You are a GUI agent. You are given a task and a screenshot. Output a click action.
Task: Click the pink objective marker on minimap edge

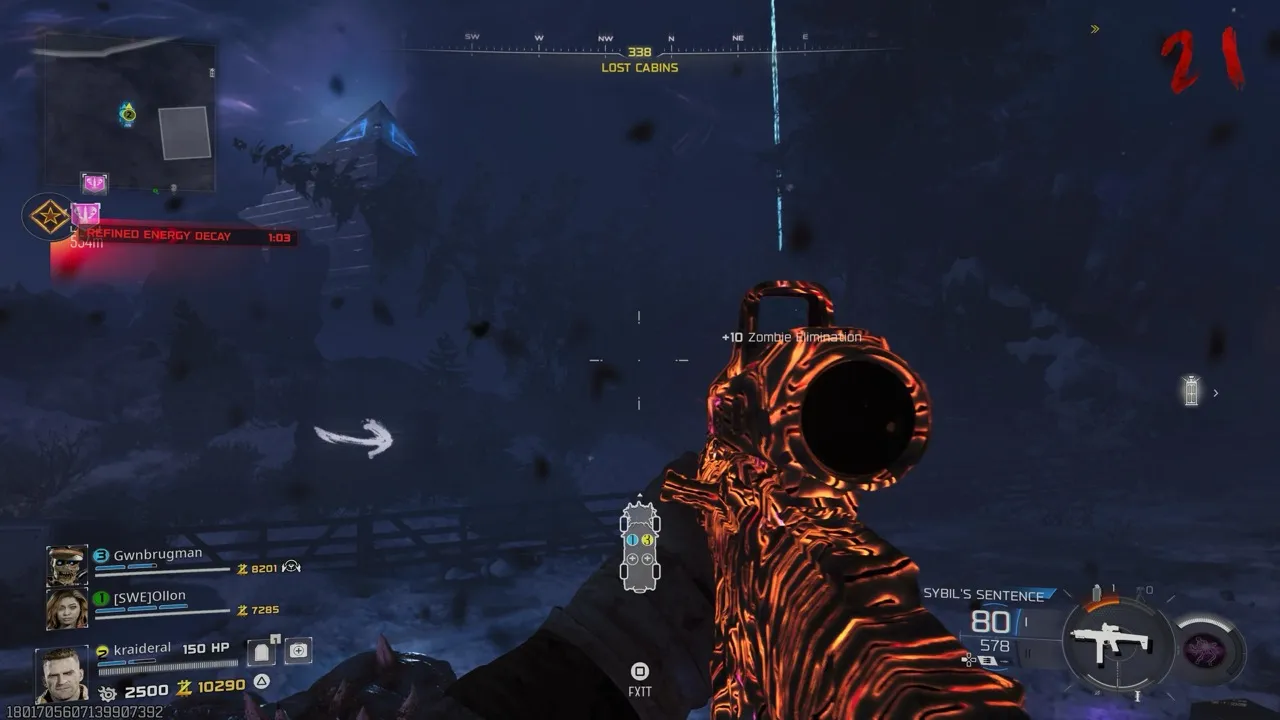[x=95, y=183]
